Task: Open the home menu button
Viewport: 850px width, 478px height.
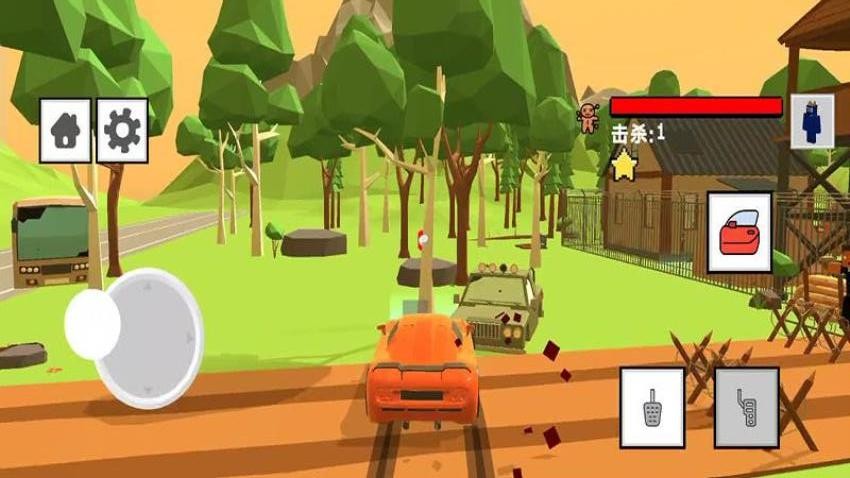Action: coord(65,130)
